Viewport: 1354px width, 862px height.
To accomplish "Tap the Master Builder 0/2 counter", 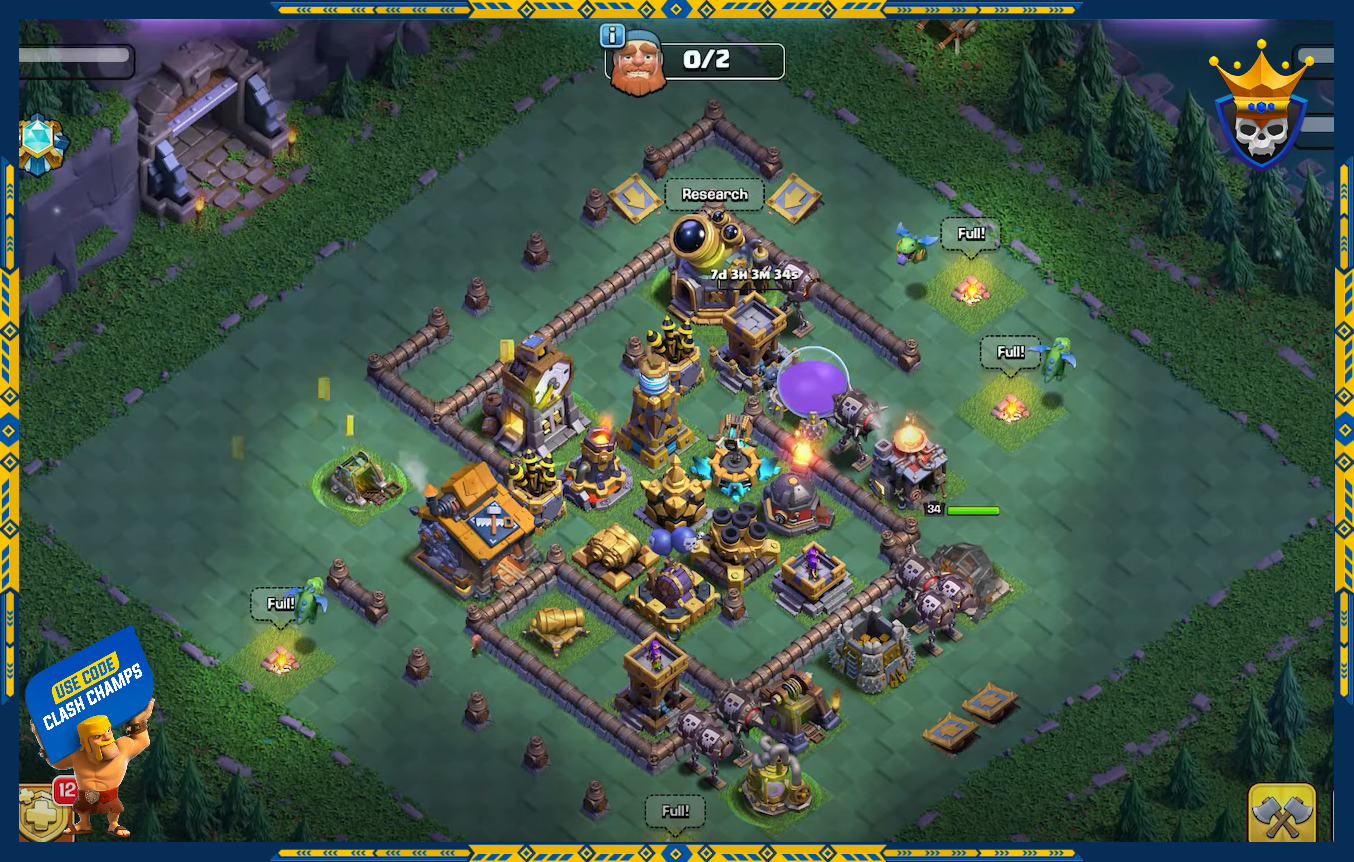I will point(706,60).
